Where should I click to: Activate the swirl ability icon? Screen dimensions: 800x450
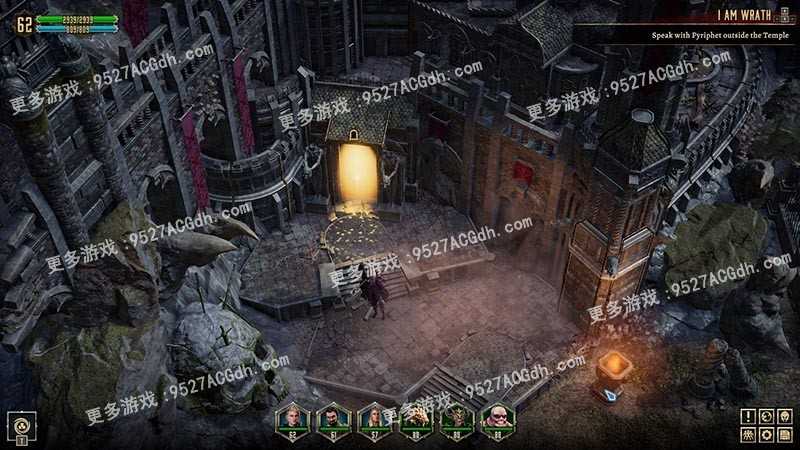(x=20, y=424)
